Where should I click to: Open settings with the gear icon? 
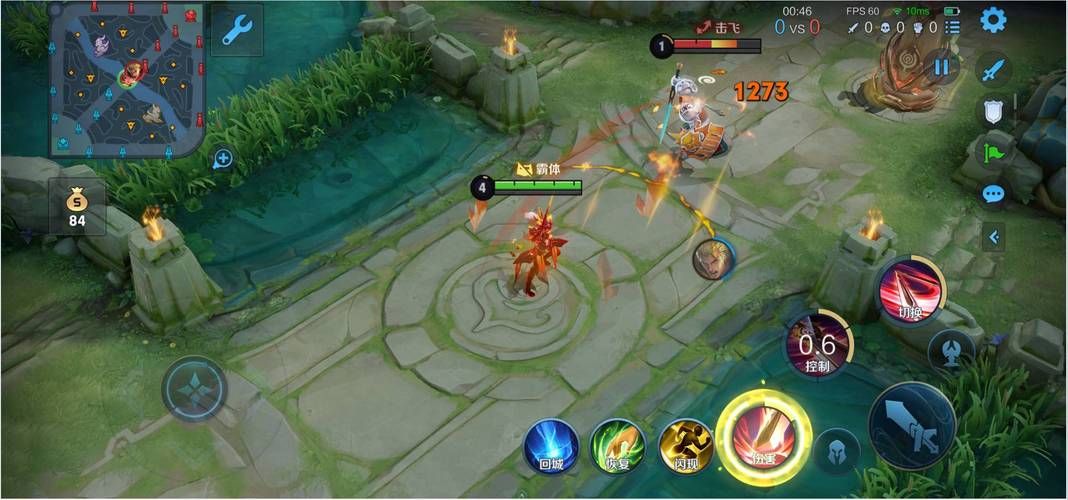tap(992, 20)
